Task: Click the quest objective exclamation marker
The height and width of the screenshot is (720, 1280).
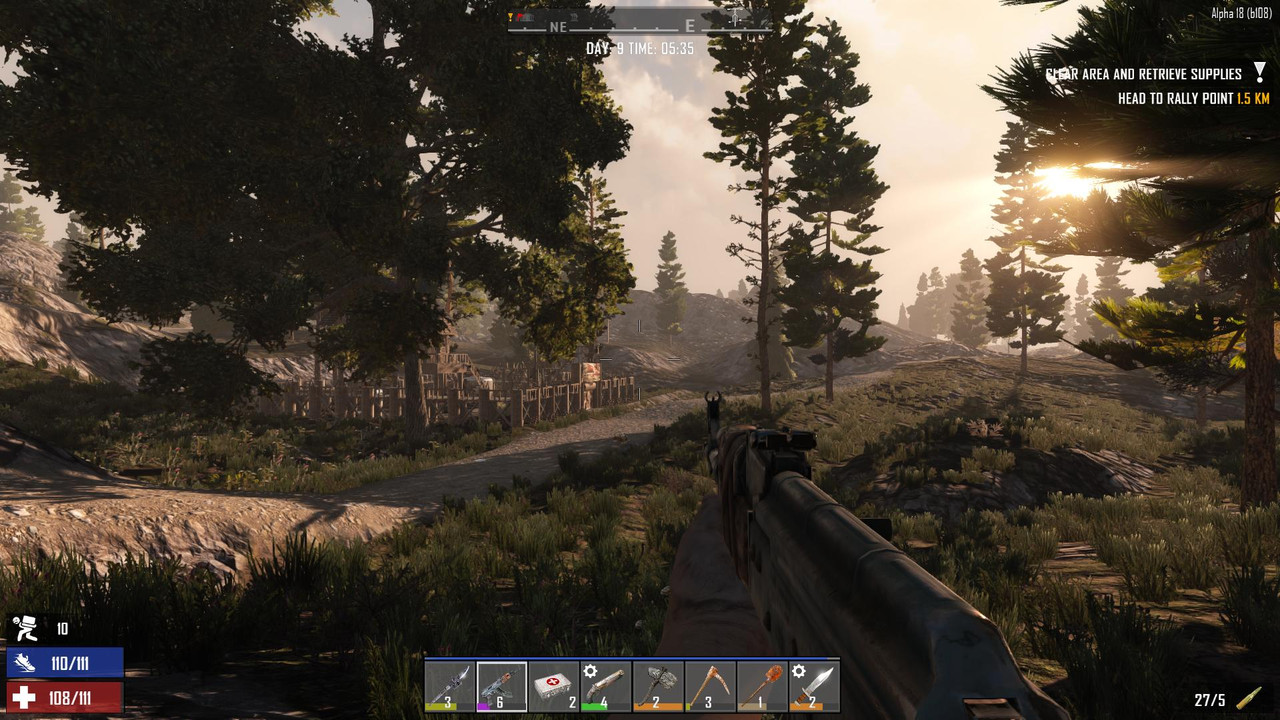Action: [x=1259, y=73]
